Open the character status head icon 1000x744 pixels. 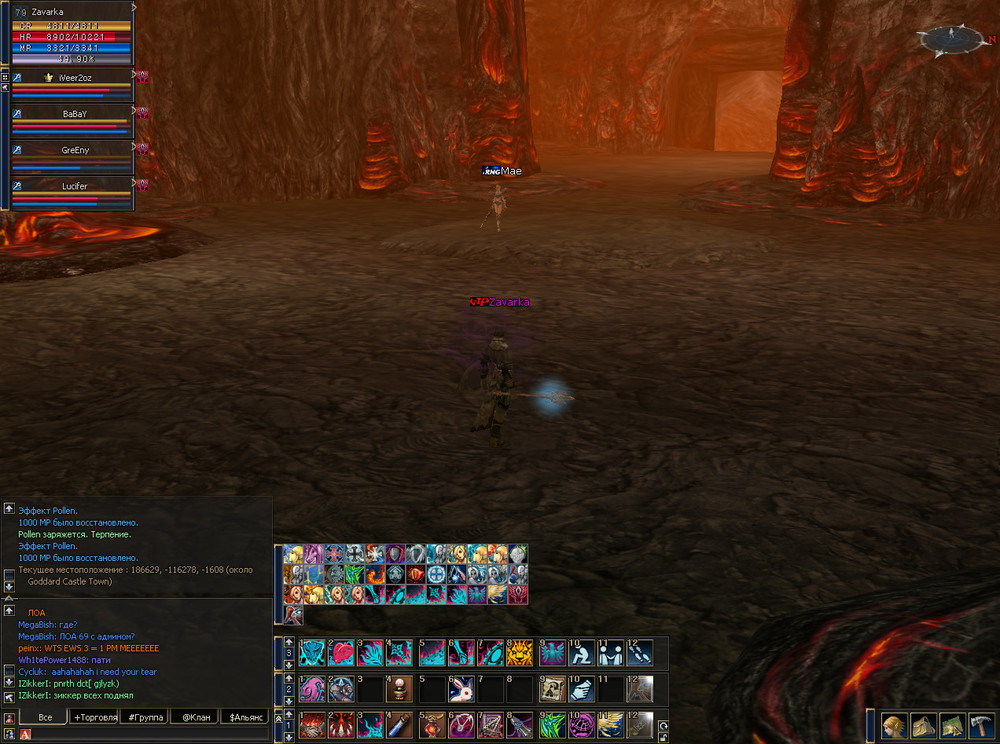click(893, 726)
